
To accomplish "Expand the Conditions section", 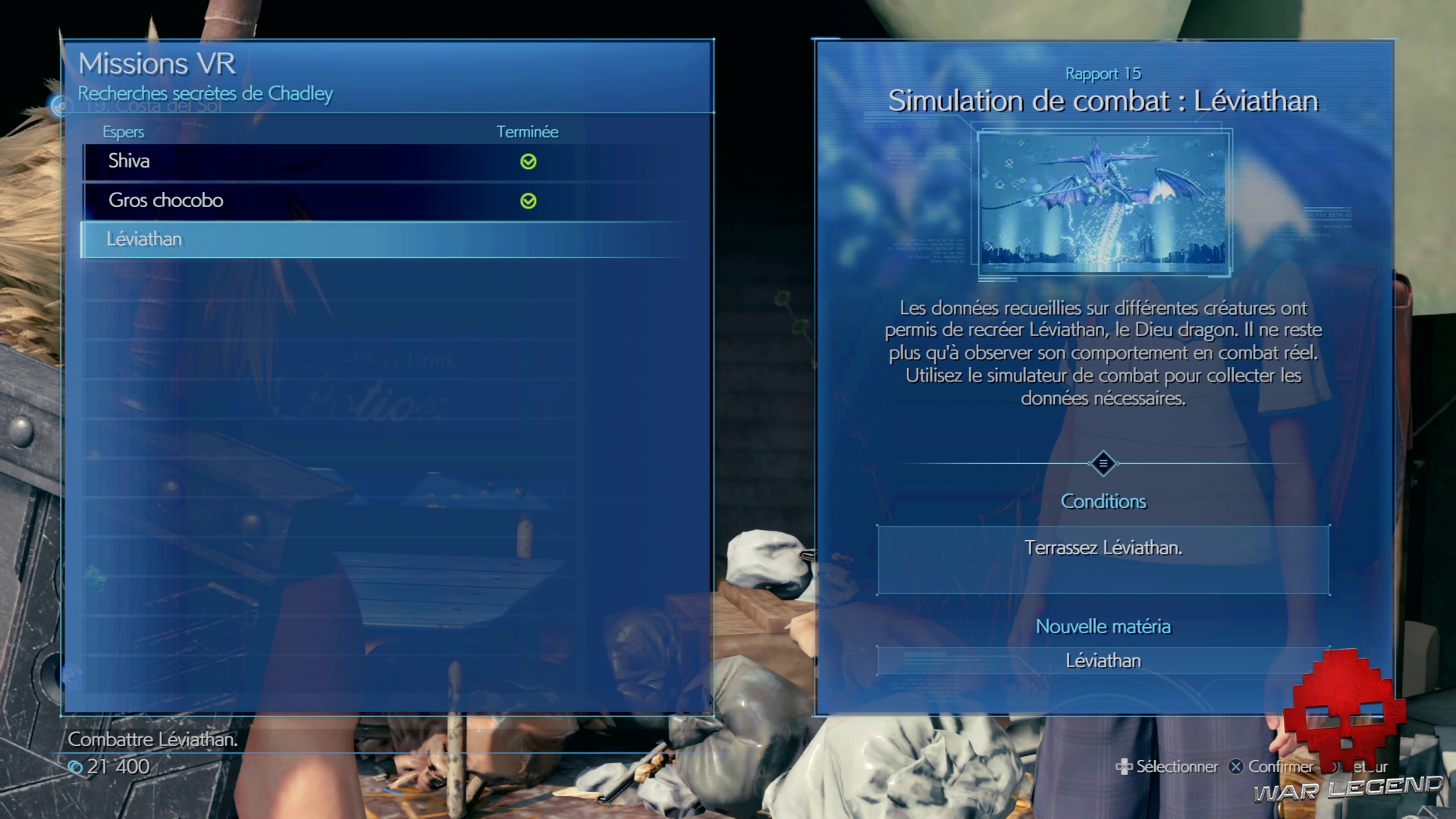I will 1103,501.
